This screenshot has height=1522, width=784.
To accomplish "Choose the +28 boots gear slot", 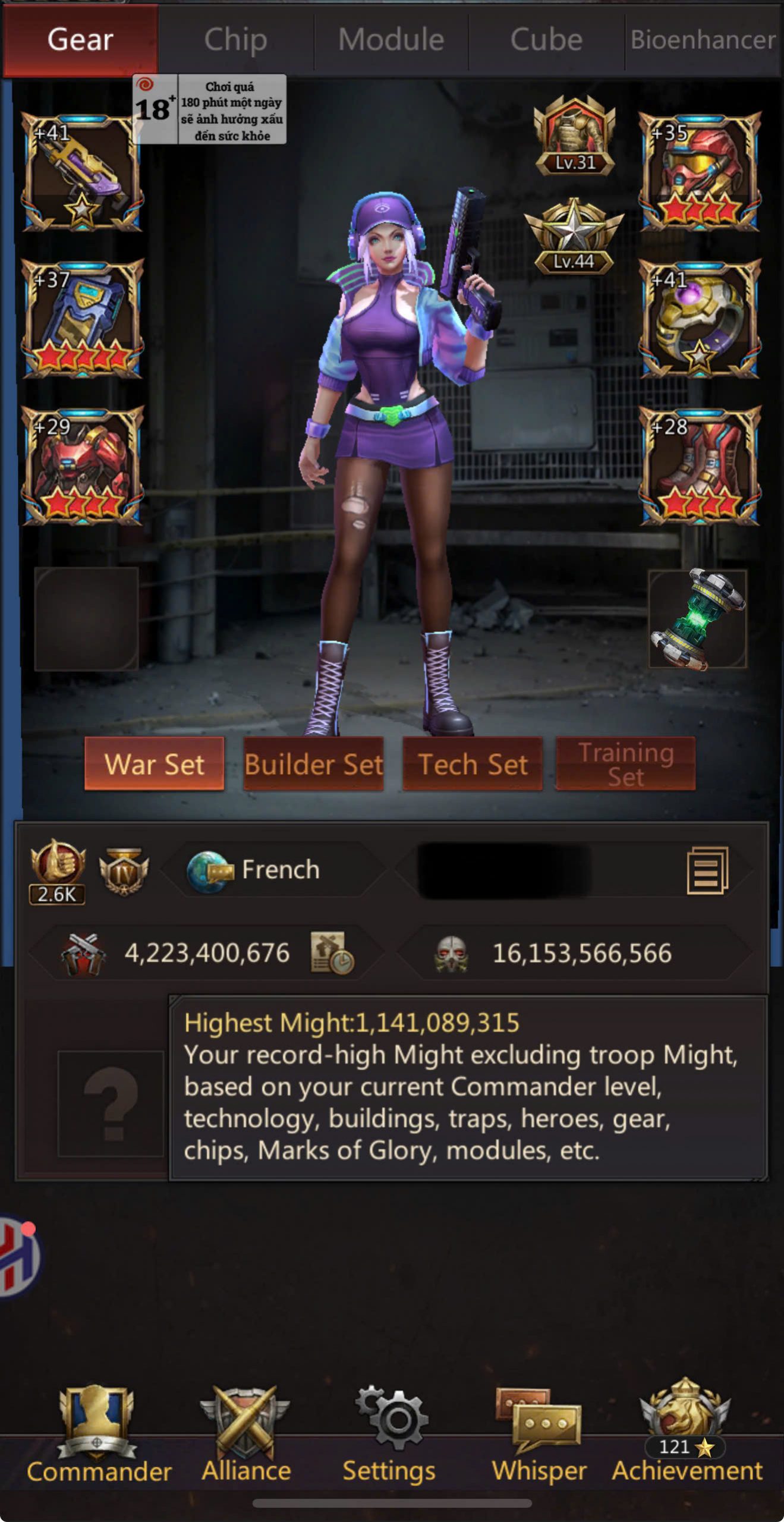I will coord(700,466).
